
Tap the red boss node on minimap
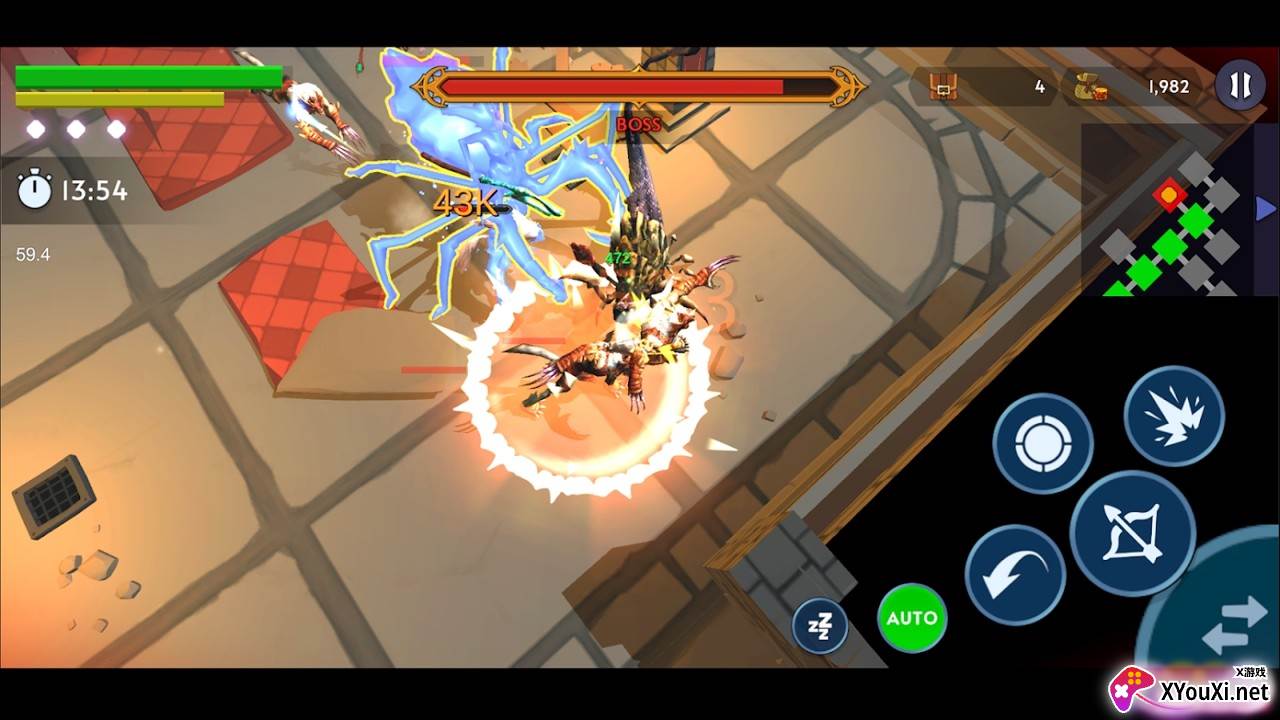pyautogui.click(x=1169, y=195)
